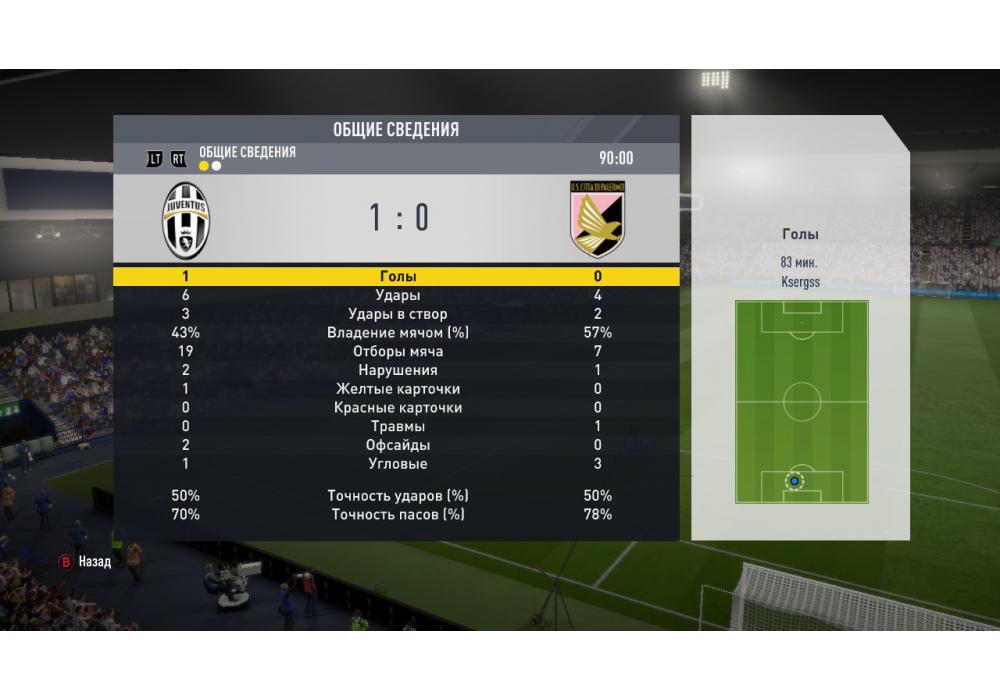Switch to the white second-page dot
The image size is (1000, 700).
[216, 166]
